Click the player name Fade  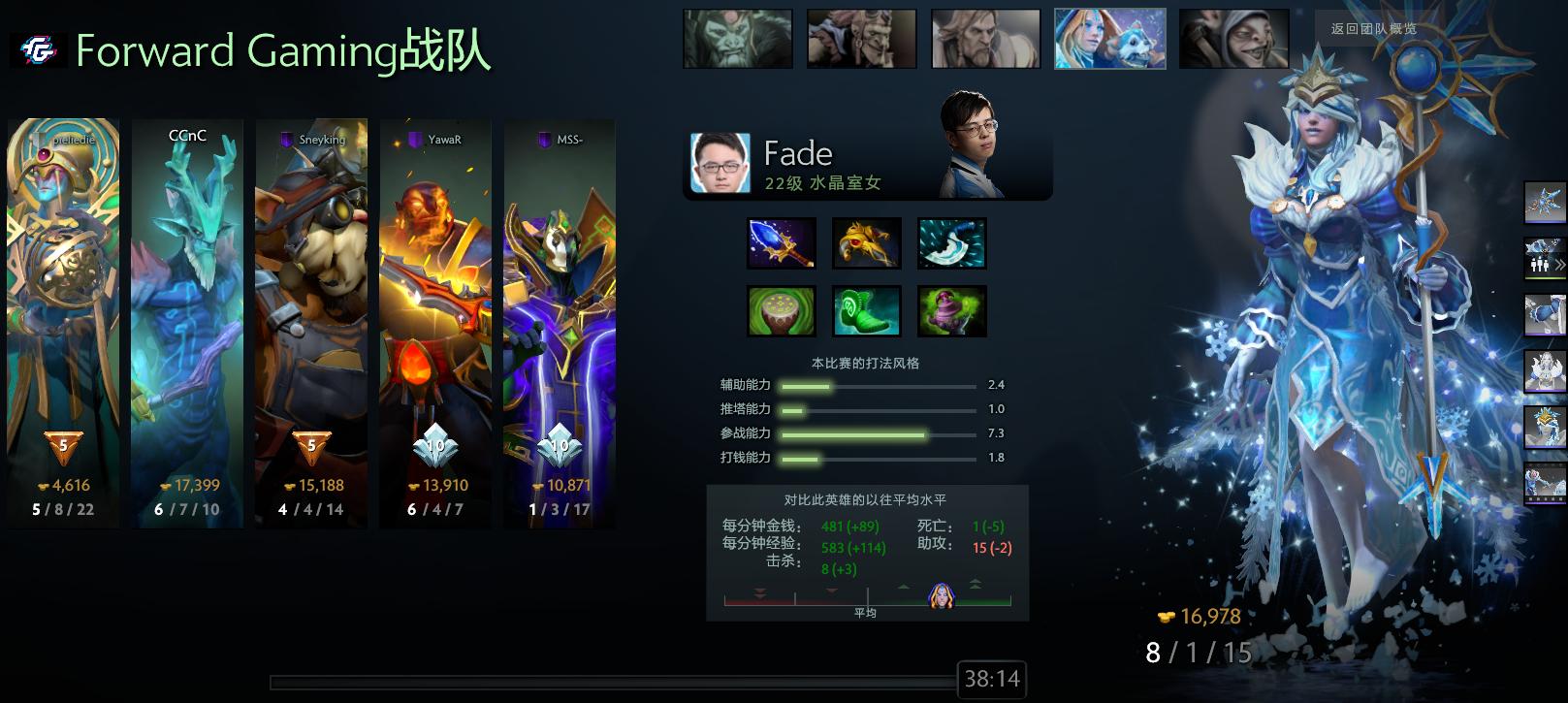pyautogui.click(x=799, y=152)
